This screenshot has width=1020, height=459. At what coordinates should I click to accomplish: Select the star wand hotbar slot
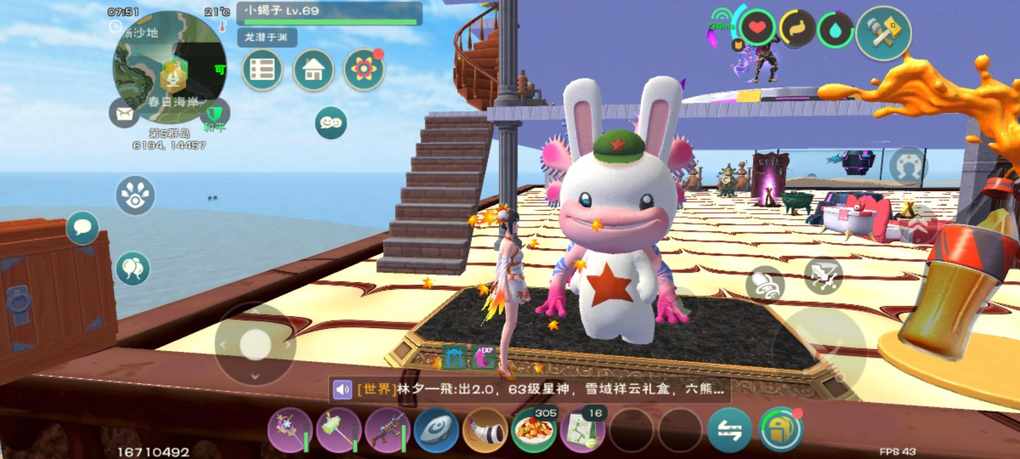pos(289,430)
